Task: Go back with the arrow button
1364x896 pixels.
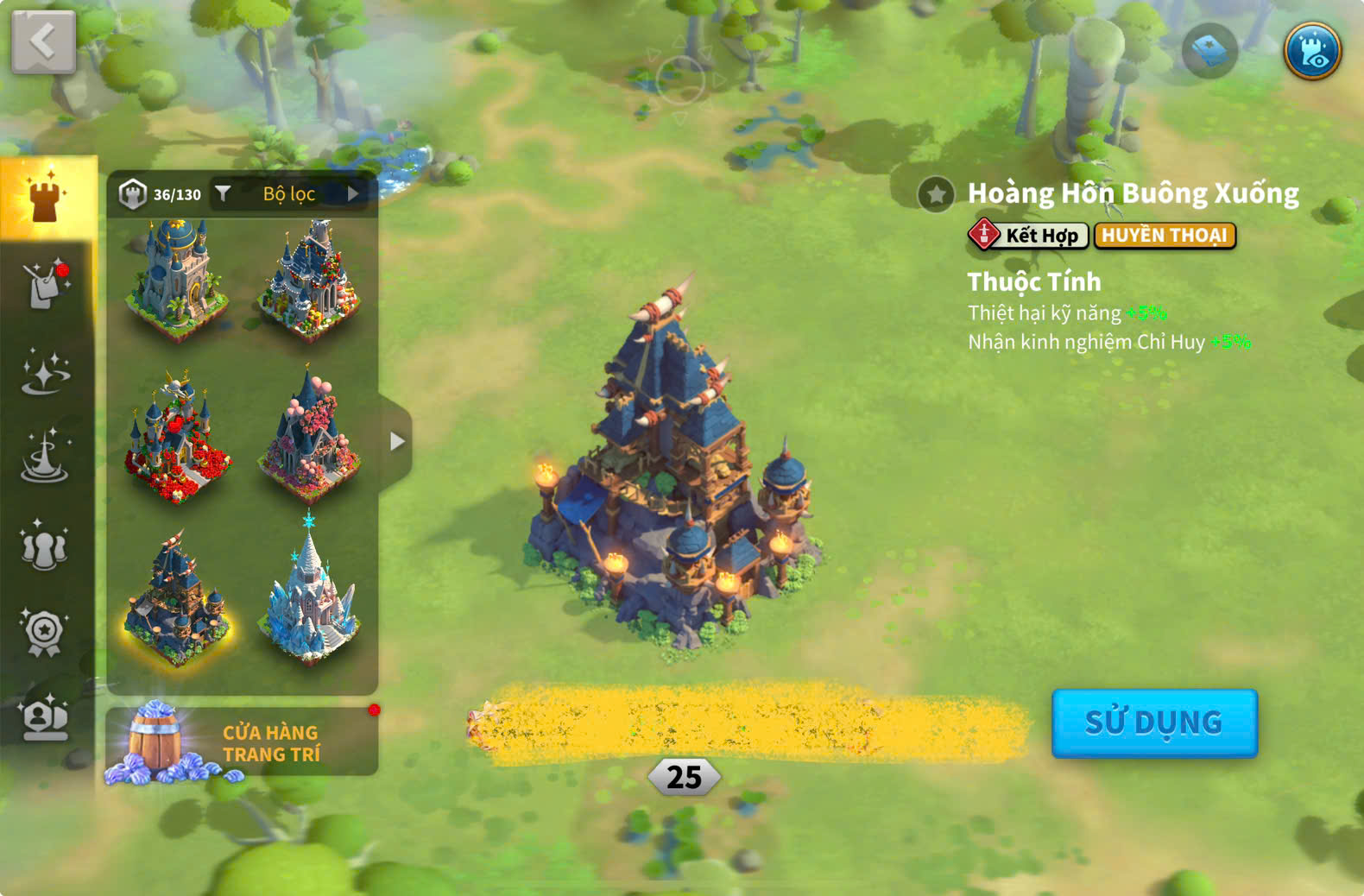Action: click(43, 41)
